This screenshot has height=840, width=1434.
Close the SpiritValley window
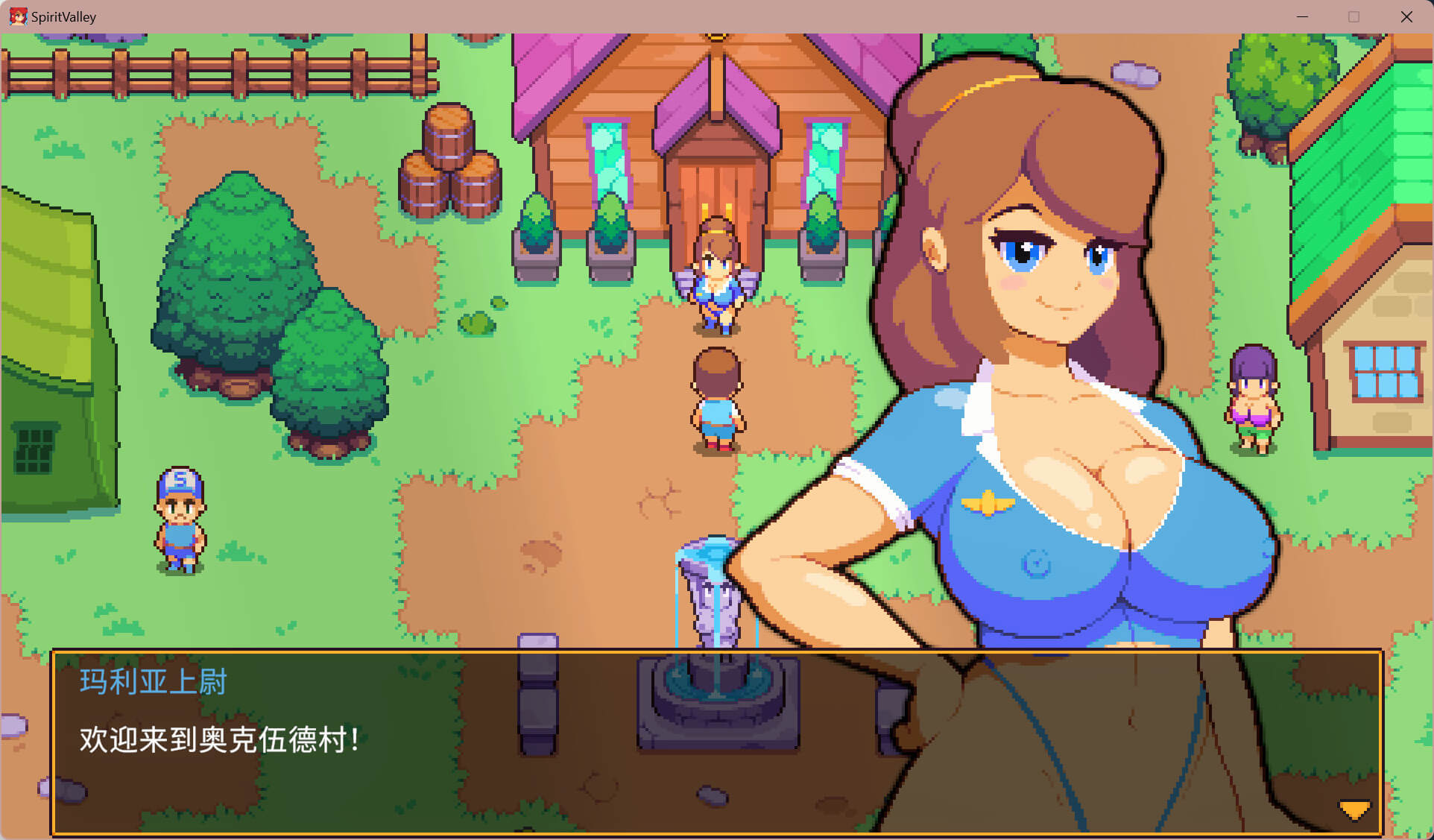(1406, 16)
